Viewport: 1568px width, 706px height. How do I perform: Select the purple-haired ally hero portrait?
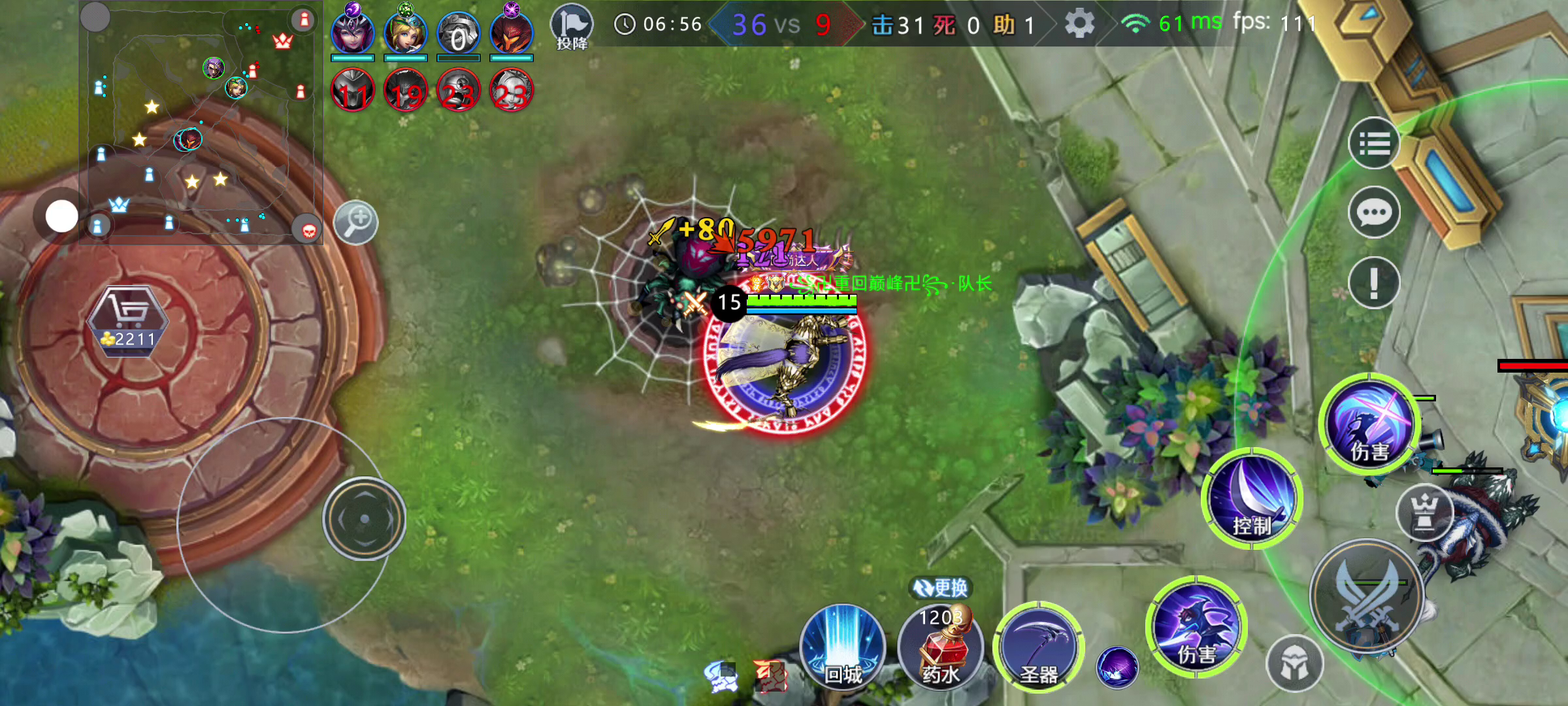[353, 33]
